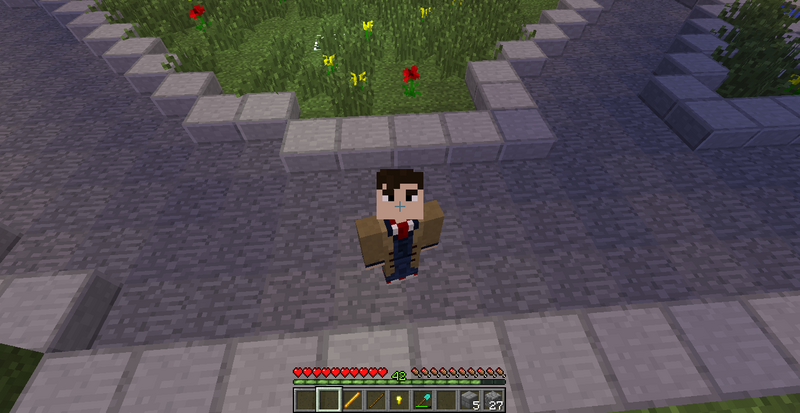Viewport: 800px width, 413px height.
Task: Select the wooden stick hotbar slot
Action: pyautogui.click(x=375, y=401)
